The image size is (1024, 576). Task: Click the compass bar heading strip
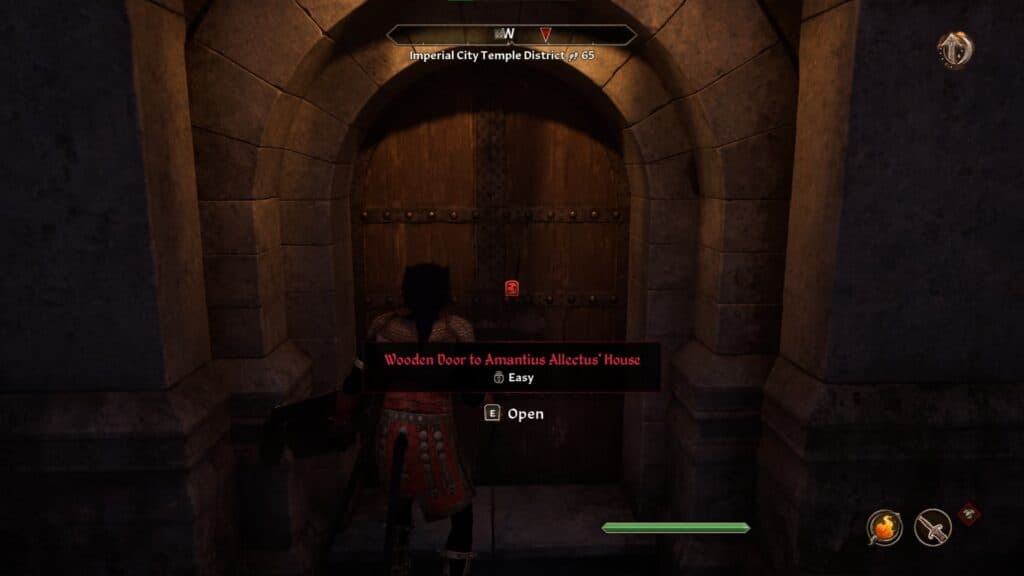click(x=511, y=35)
